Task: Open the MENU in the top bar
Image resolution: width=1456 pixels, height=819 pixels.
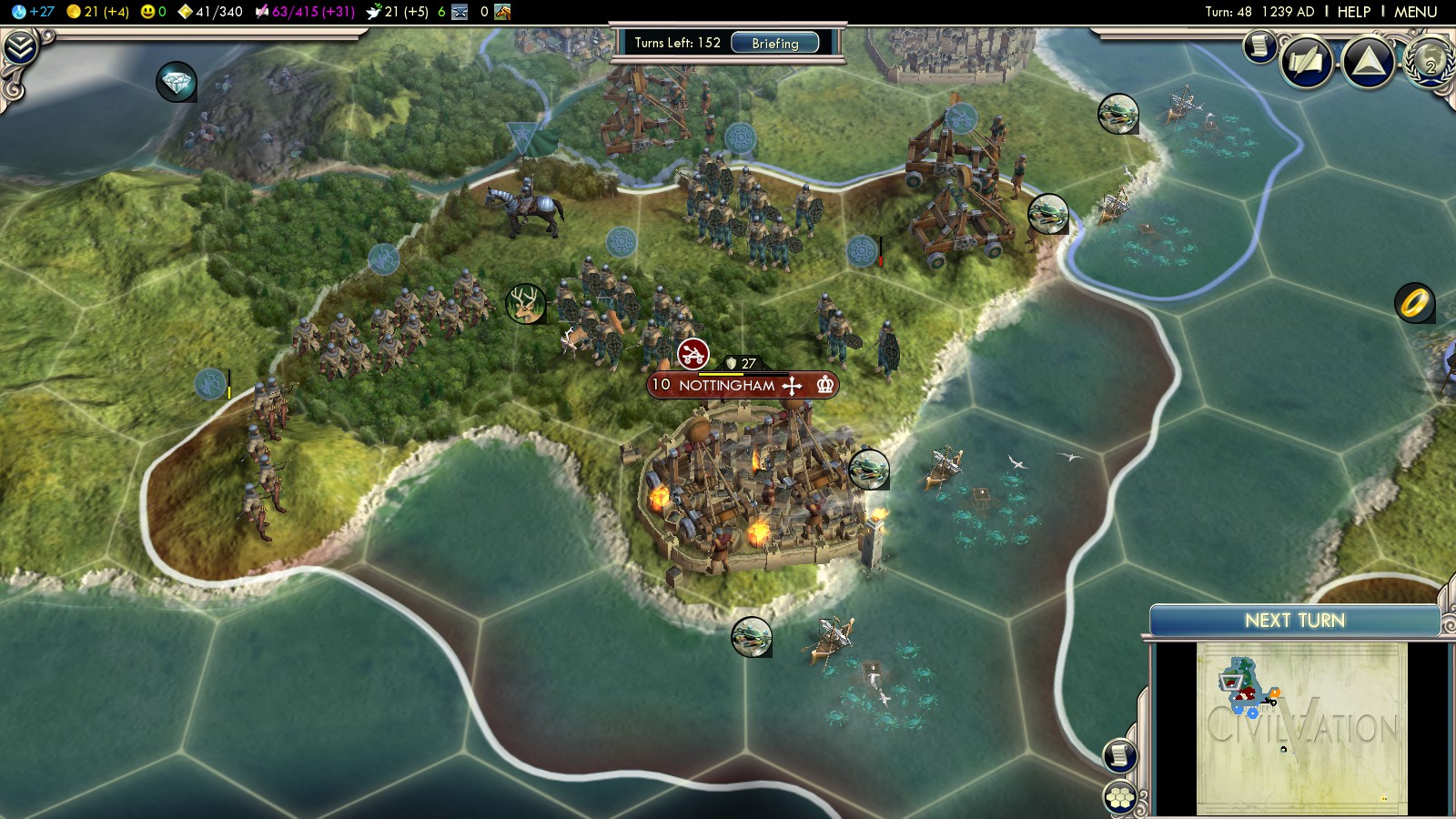Action: coord(1415,12)
